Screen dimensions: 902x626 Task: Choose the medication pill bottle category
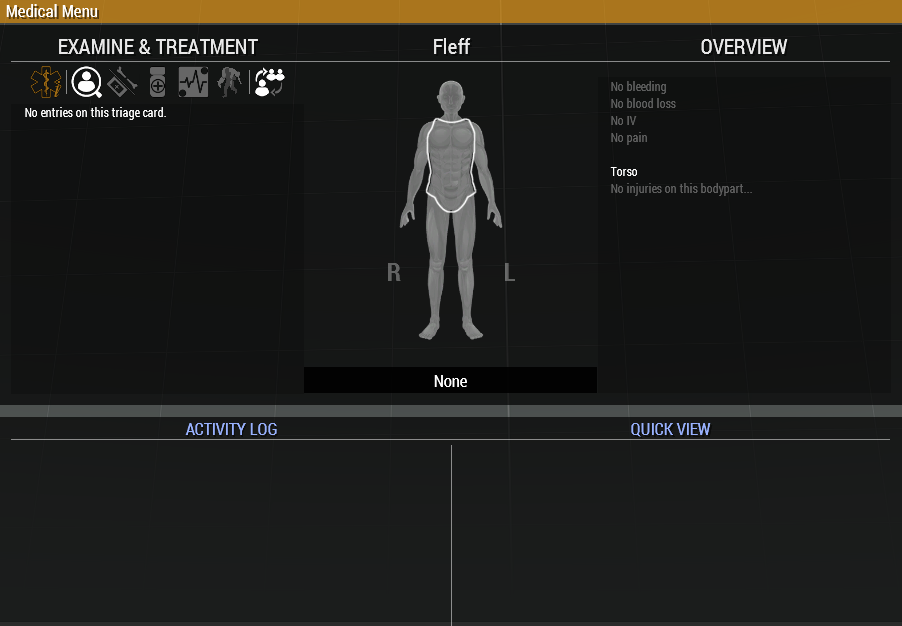pyautogui.click(x=157, y=82)
